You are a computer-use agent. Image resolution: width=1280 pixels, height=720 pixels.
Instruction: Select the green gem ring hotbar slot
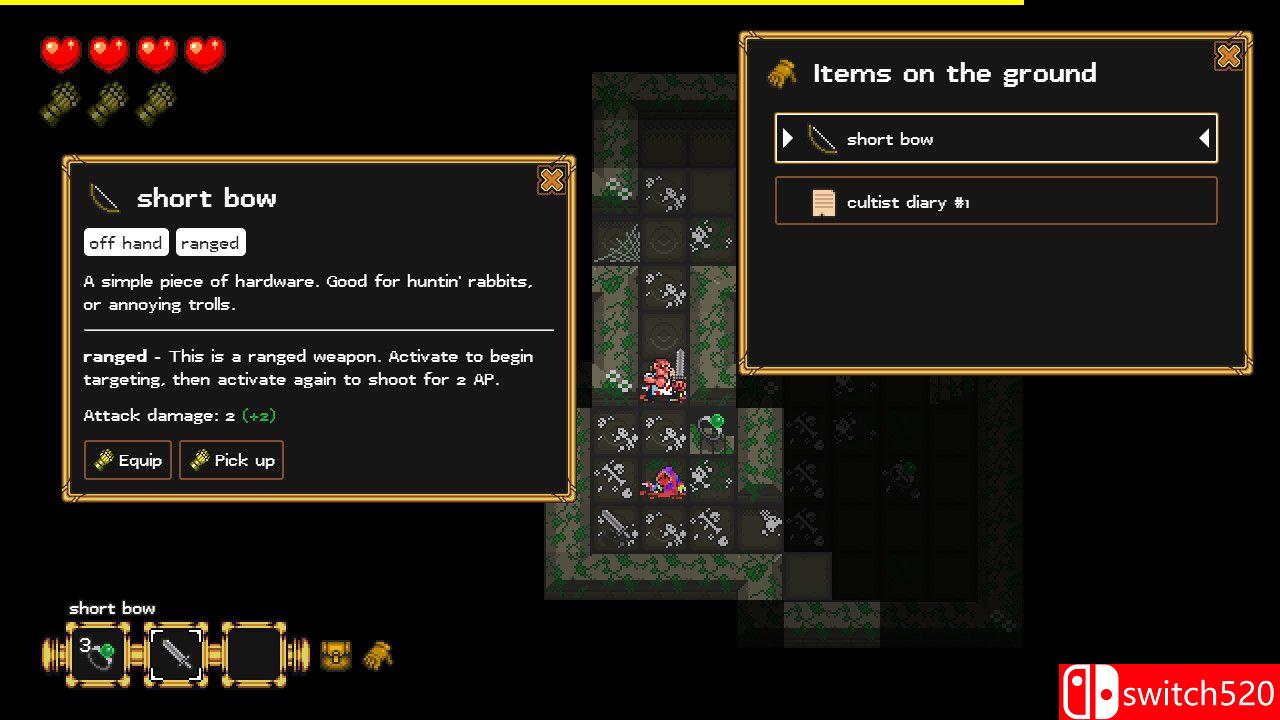click(98, 655)
